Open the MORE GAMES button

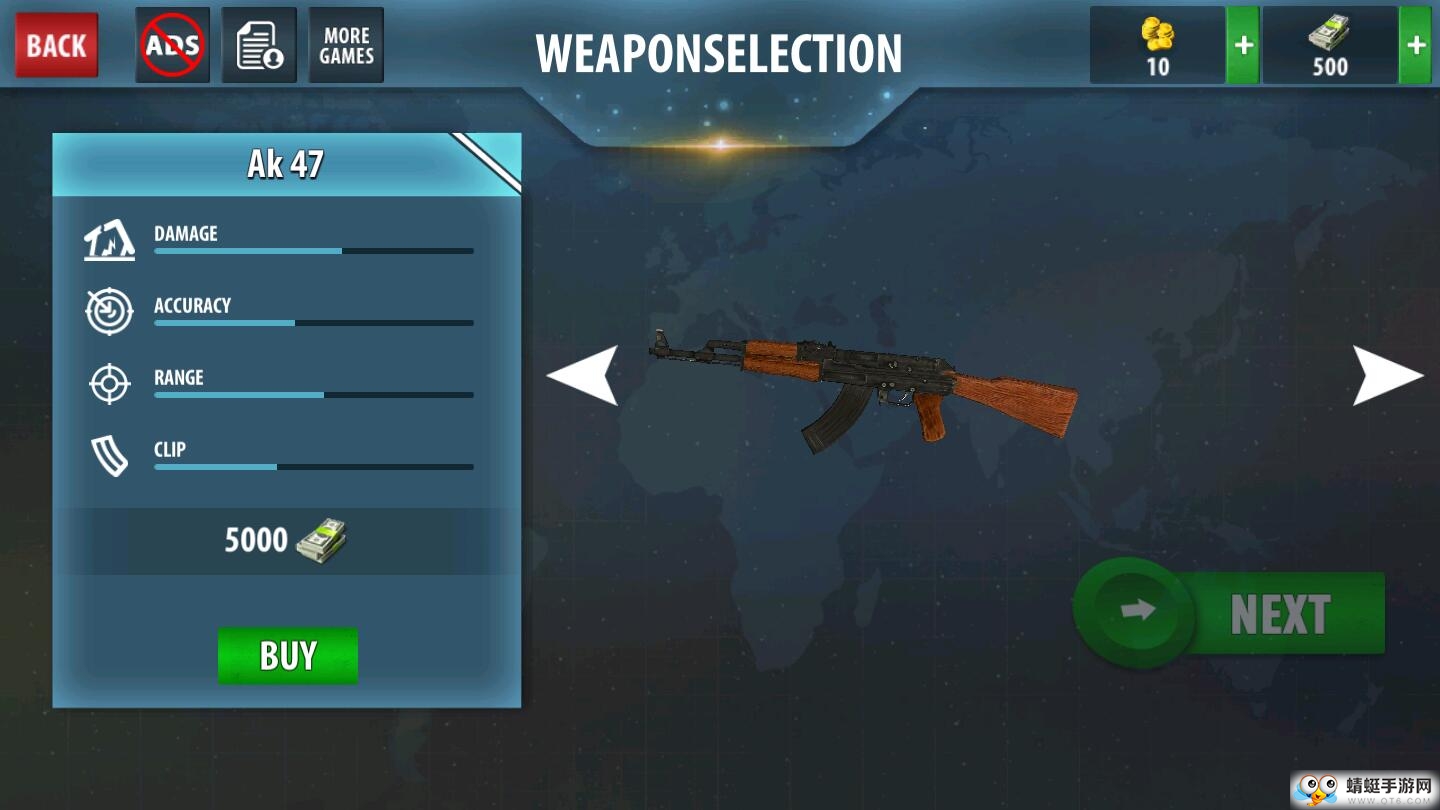click(x=346, y=45)
